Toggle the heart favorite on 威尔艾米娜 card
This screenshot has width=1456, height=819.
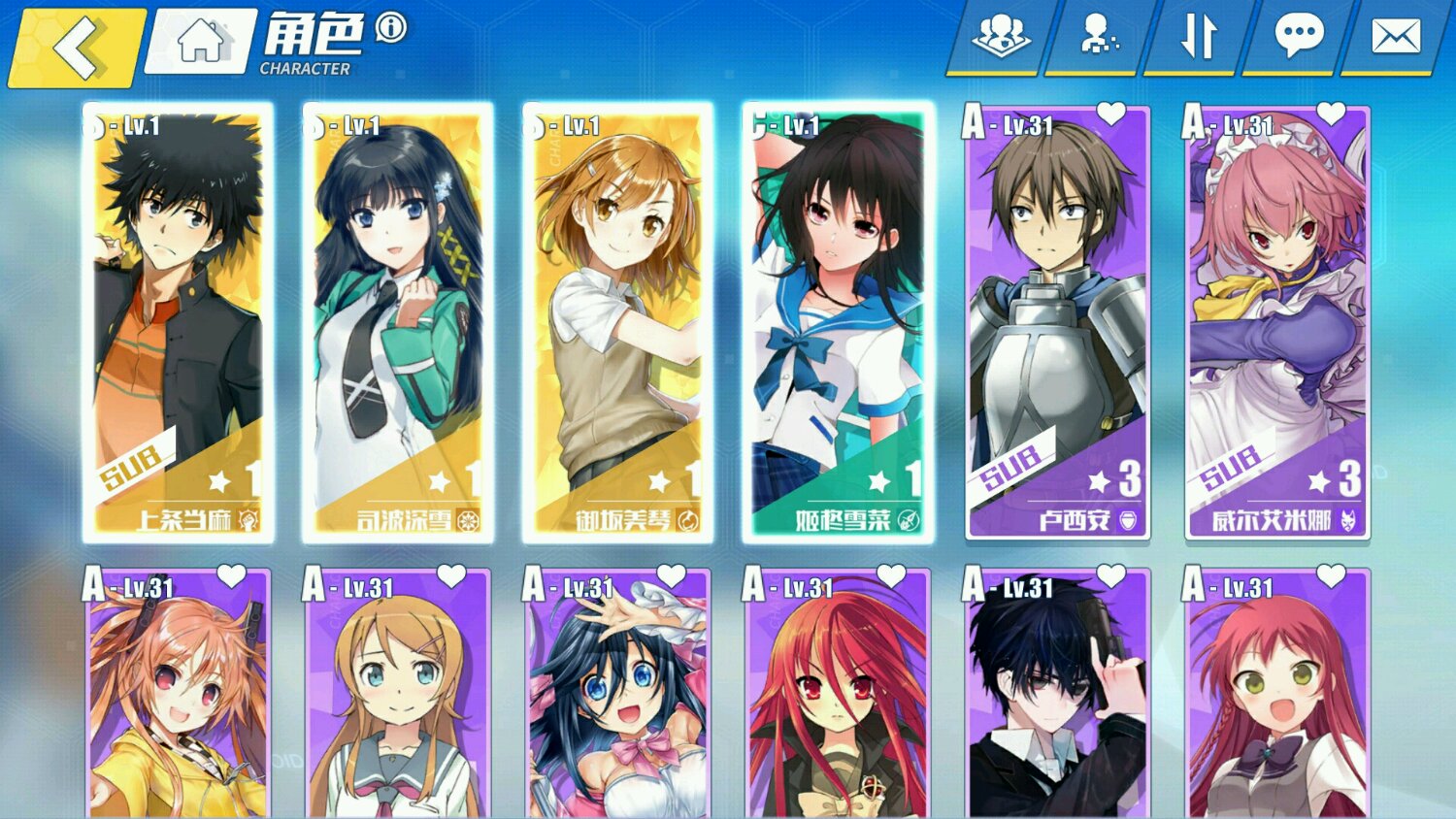(x=1331, y=115)
